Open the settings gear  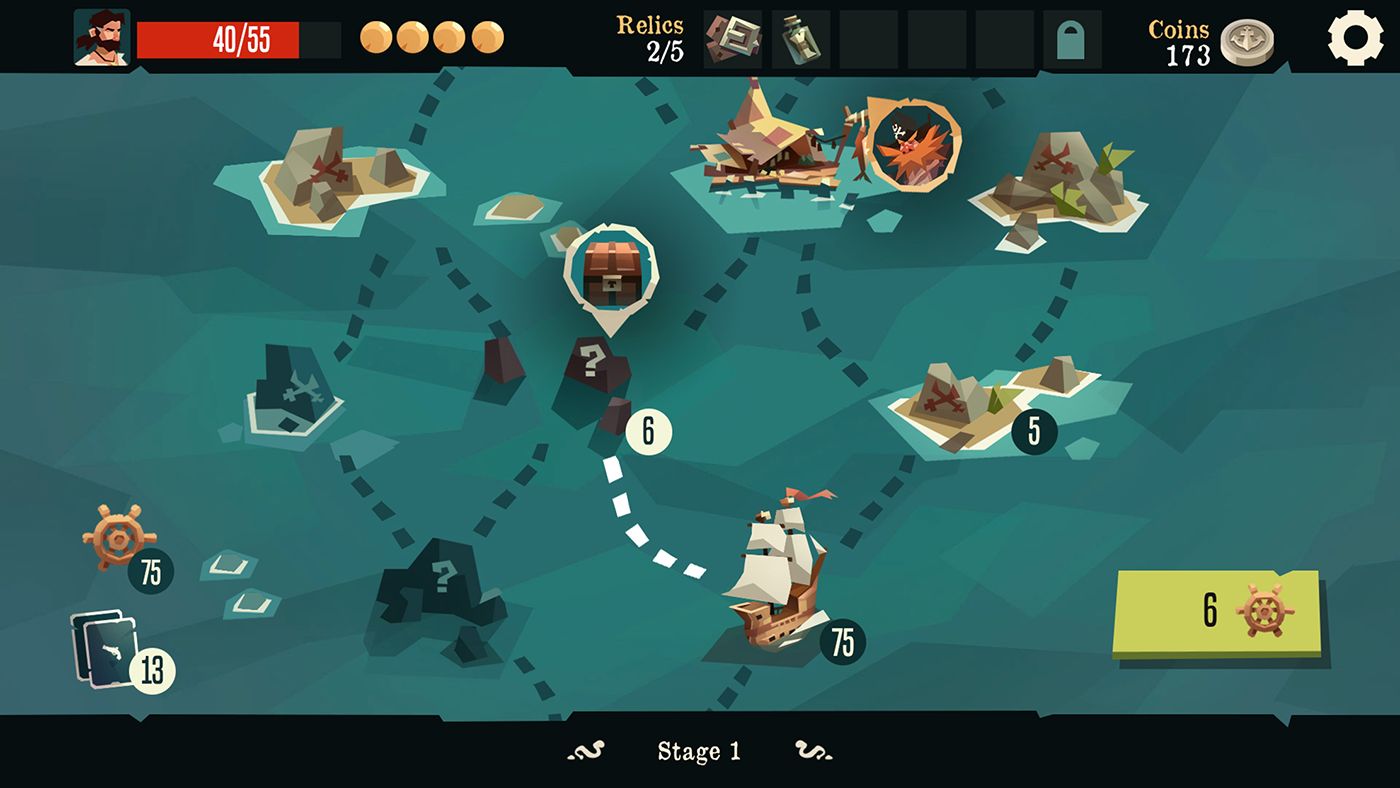tap(1355, 37)
